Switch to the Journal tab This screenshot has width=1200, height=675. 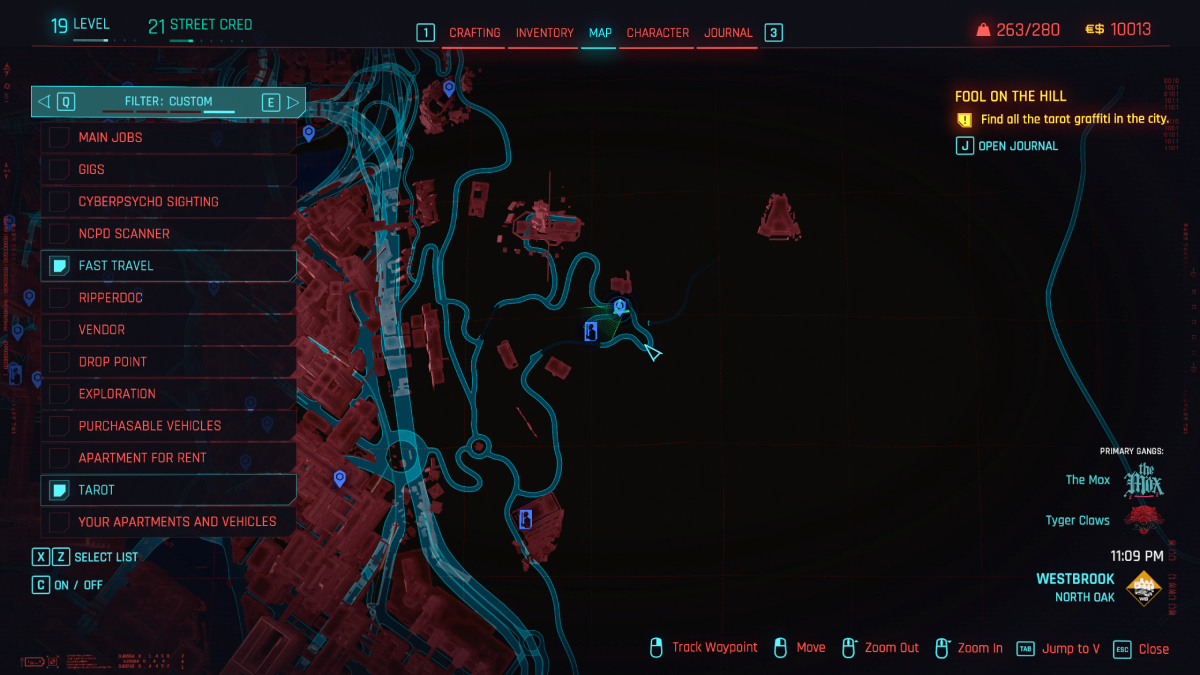(x=728, y=33)
